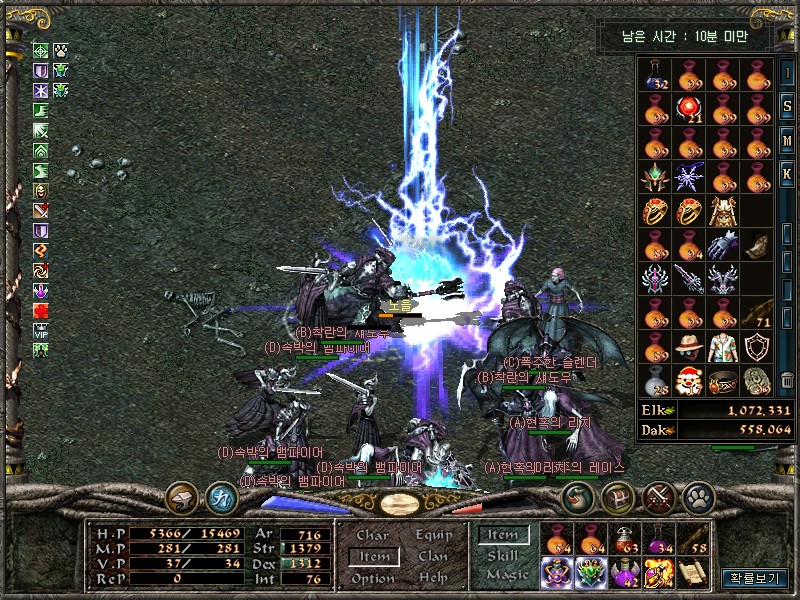Open the Clan menu
The height and width of the screenshot is (600, 800).
point(433,557)
